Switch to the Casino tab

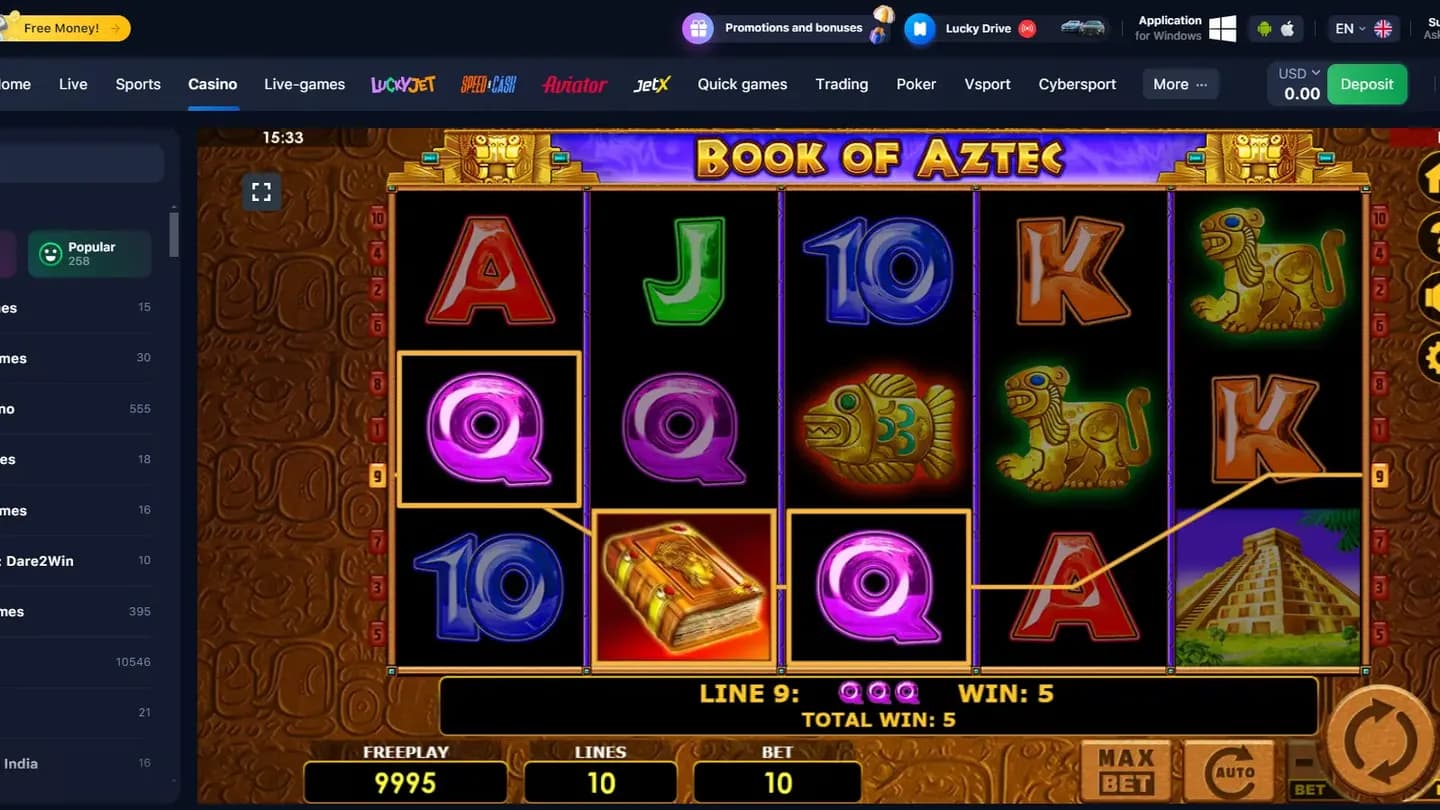tap(212, 84)
